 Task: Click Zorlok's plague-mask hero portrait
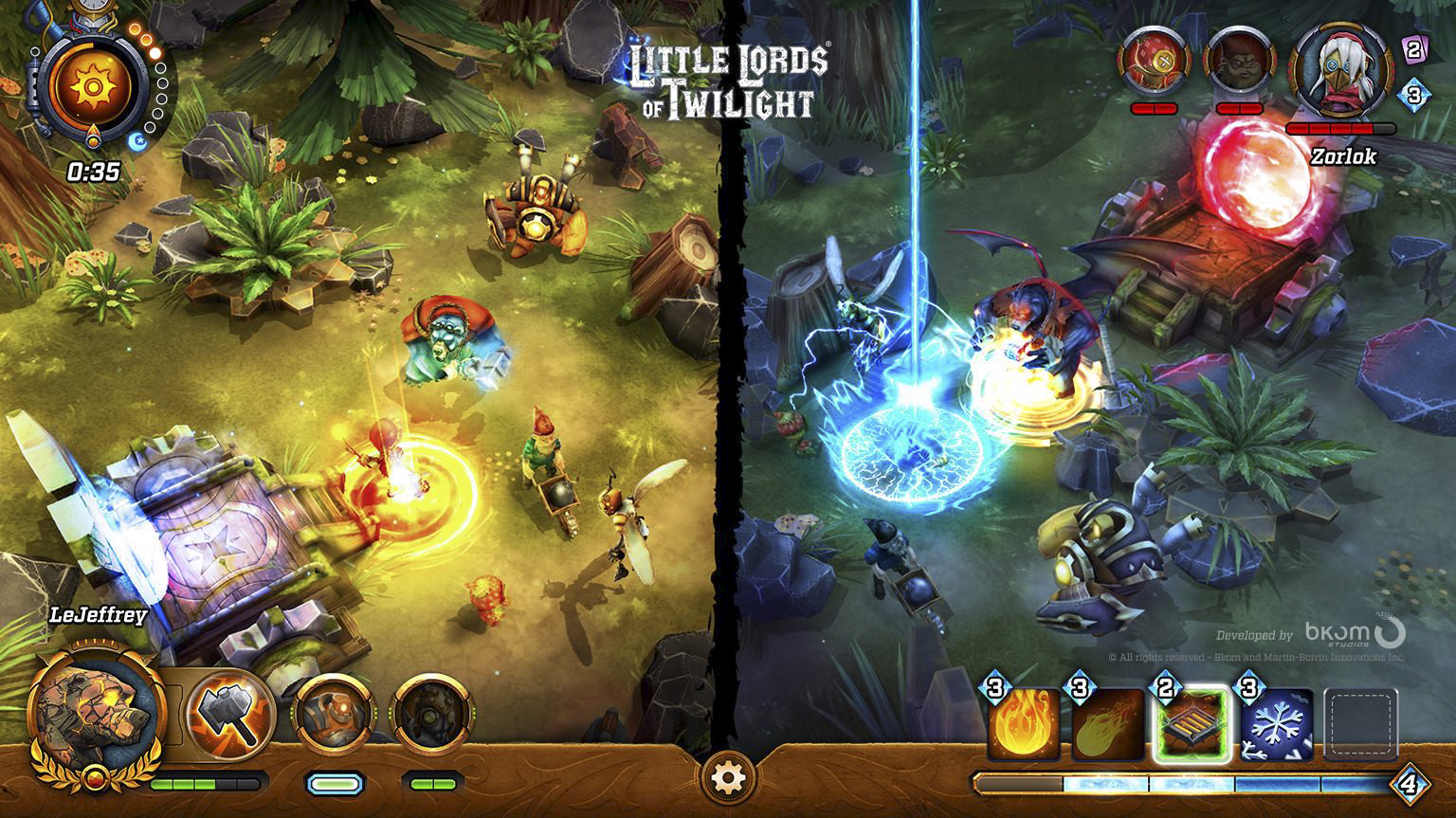coord(1341,69)
